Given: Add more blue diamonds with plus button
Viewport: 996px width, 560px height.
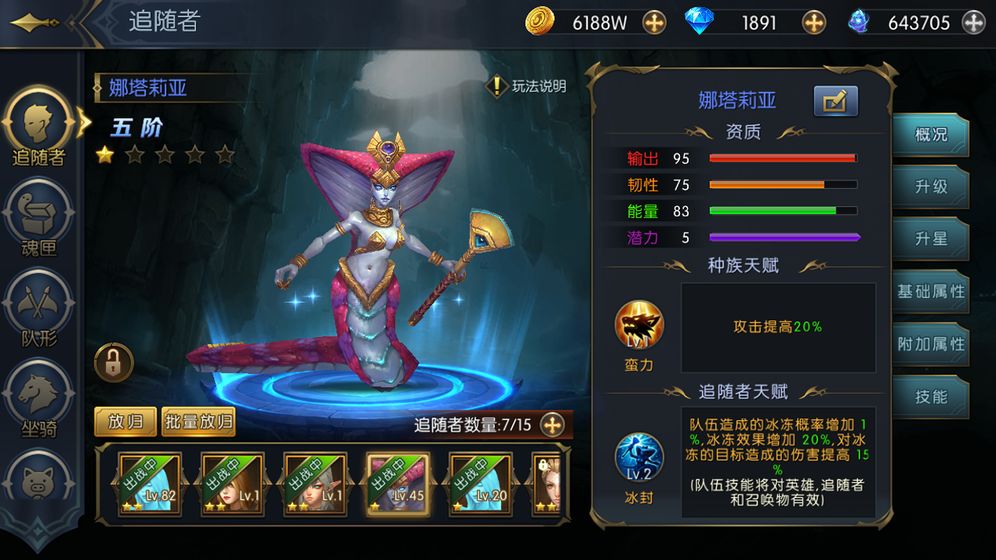Looking at the screenshot, I should point(814,22).
